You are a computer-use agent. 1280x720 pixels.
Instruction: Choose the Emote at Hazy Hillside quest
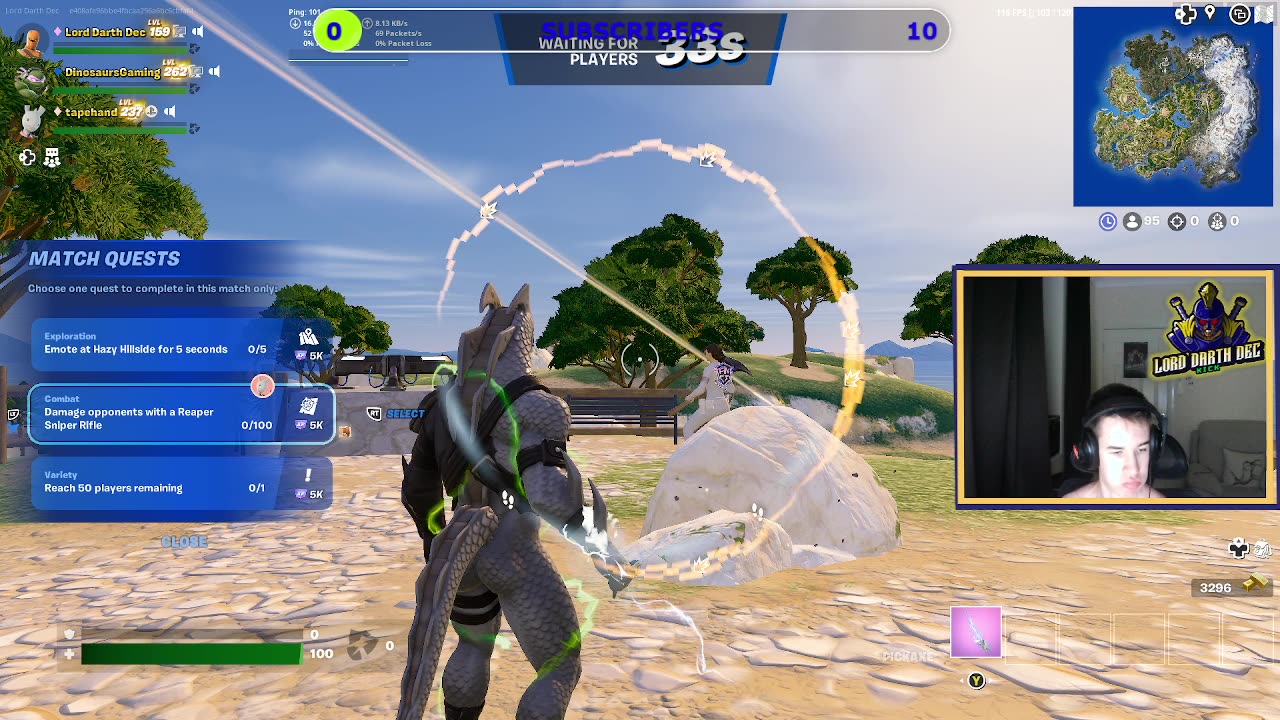pos(180,344)
